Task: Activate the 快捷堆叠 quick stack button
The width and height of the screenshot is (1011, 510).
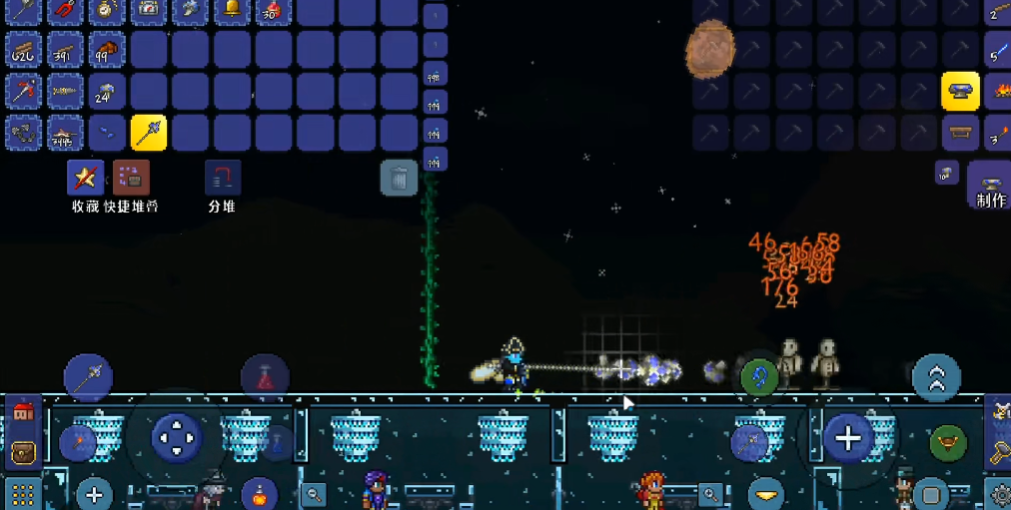Action: click(x=131, y=178)
